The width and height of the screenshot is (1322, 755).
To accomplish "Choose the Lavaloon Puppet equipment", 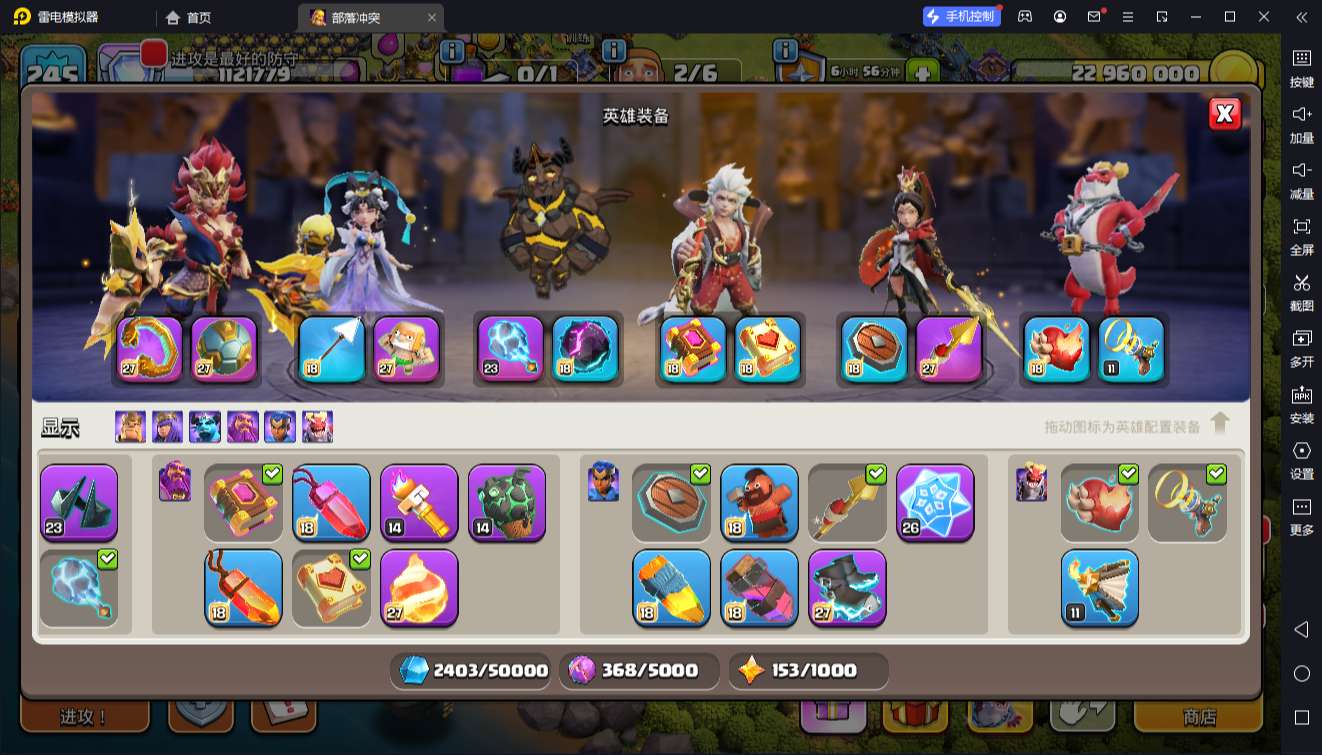I will pyautogui.click(x=507, y=502).
